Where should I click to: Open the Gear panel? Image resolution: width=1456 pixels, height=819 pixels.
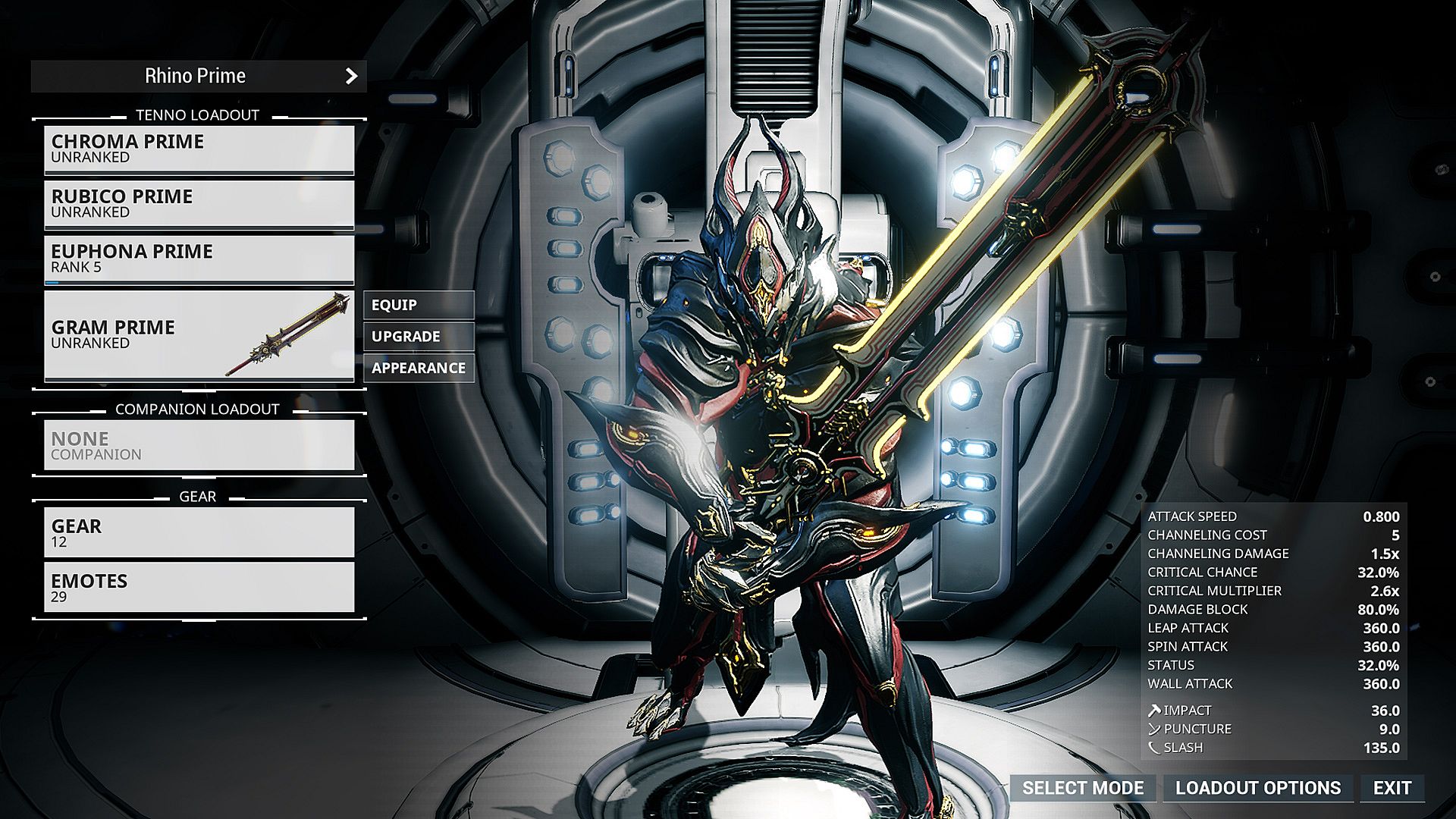(199, 532)
